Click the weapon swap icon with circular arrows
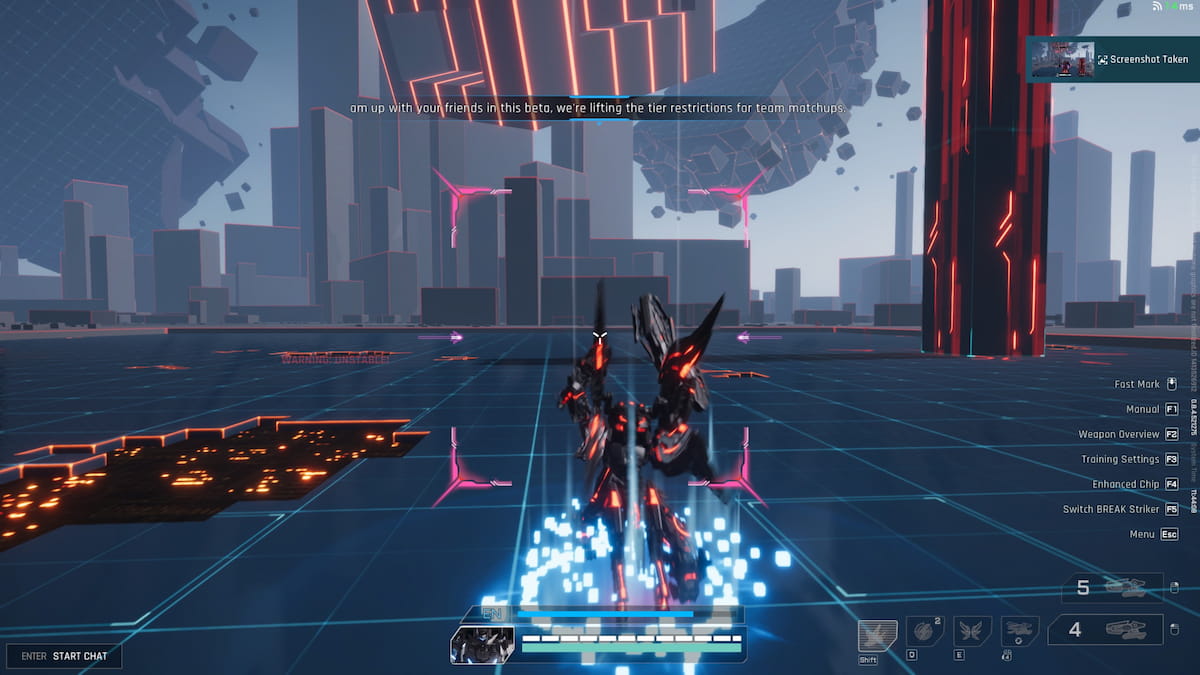 pyautogui.click(x=1020, y=632)
